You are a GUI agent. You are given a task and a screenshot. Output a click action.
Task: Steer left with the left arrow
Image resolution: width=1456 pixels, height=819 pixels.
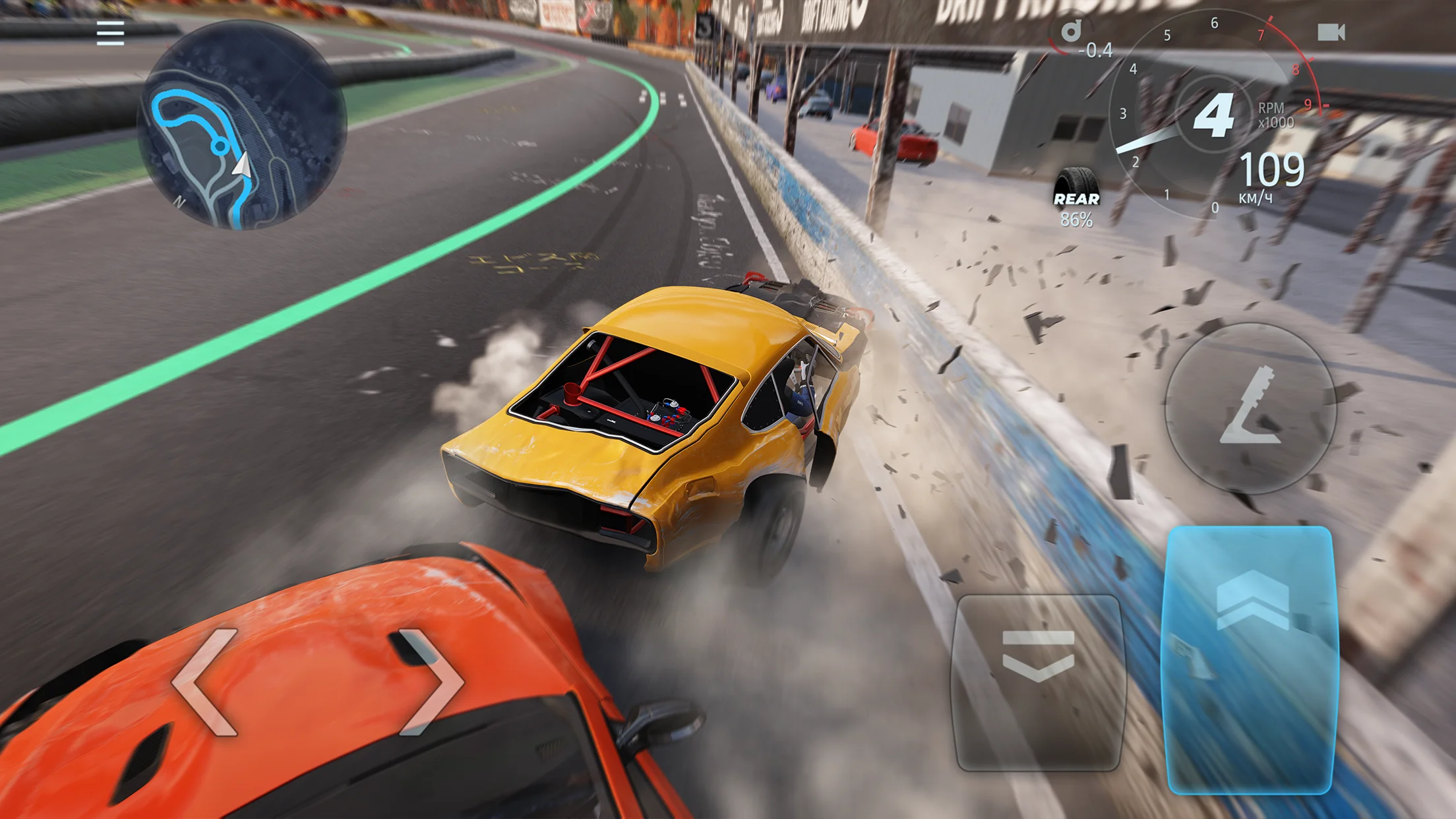(206, 682)
